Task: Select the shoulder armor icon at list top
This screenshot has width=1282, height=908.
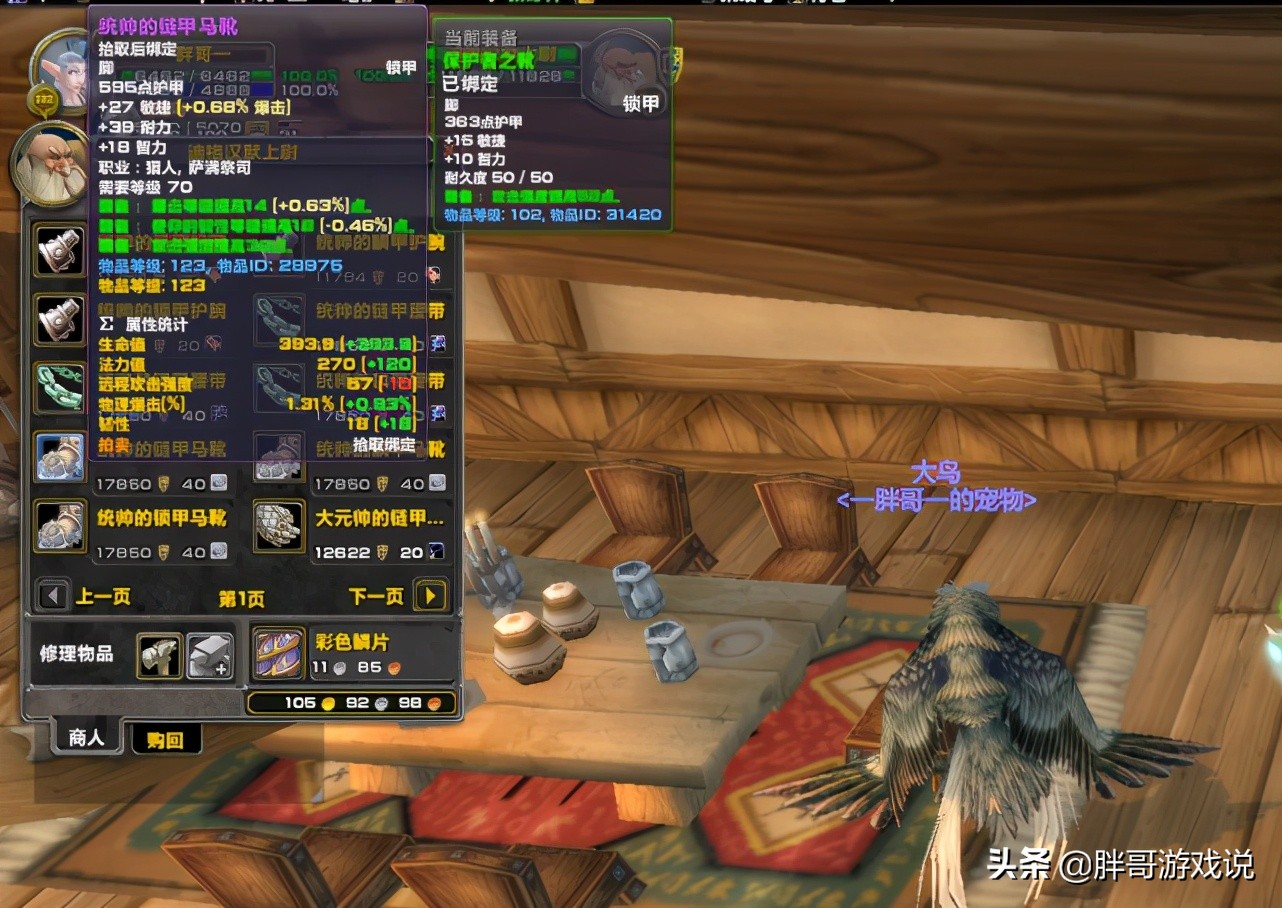Action: 59,249
